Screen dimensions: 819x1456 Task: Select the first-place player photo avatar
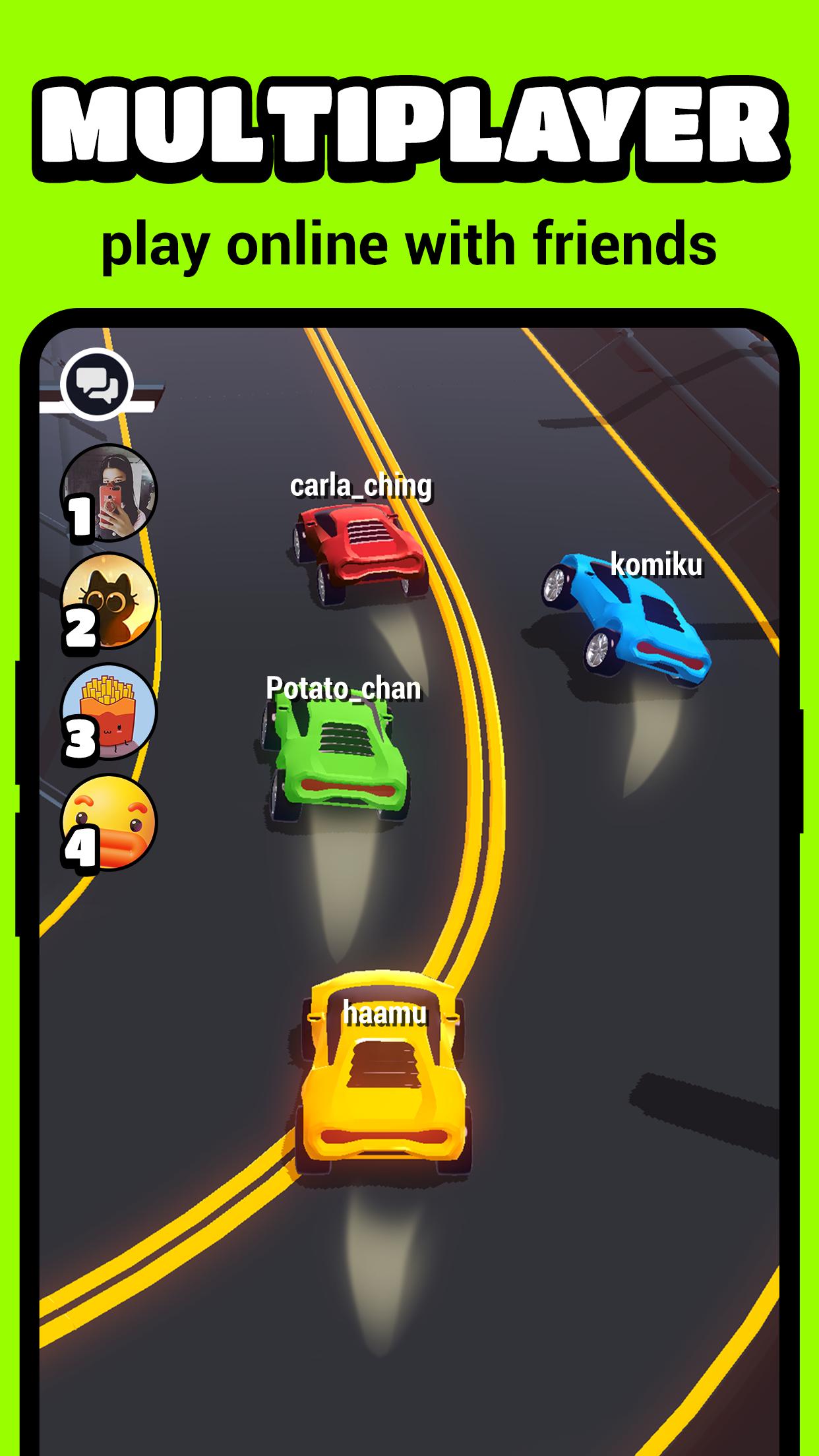coord(109,493)
